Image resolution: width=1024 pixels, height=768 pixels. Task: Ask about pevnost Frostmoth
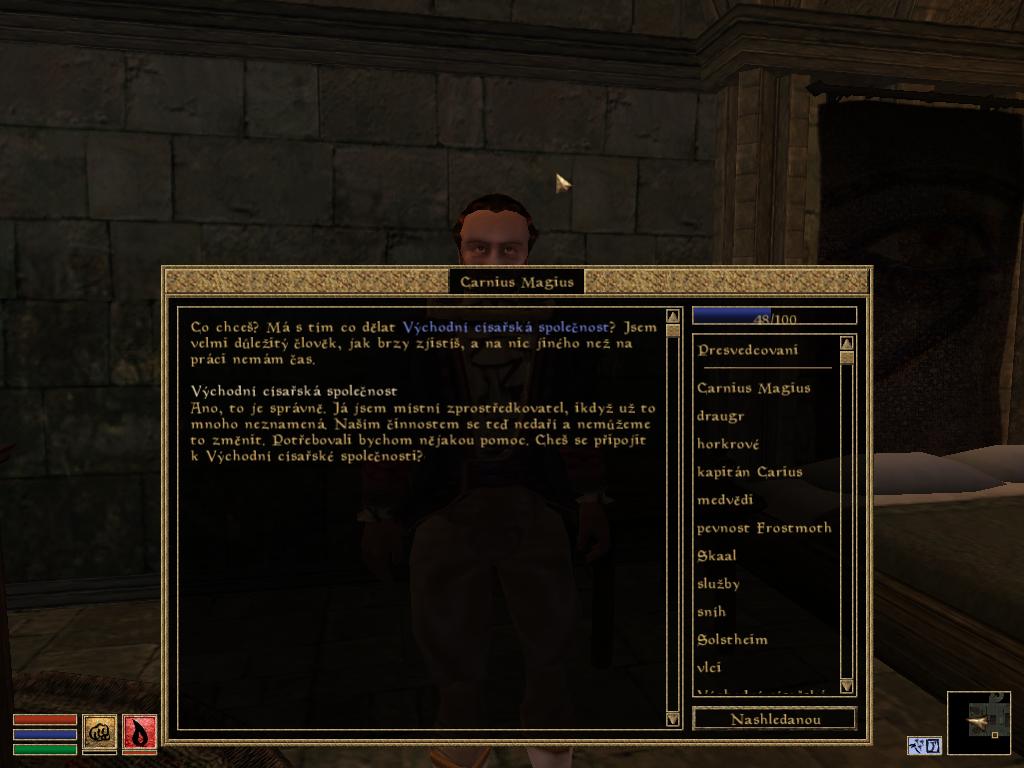pyautogui.click(x=764, y=528)
